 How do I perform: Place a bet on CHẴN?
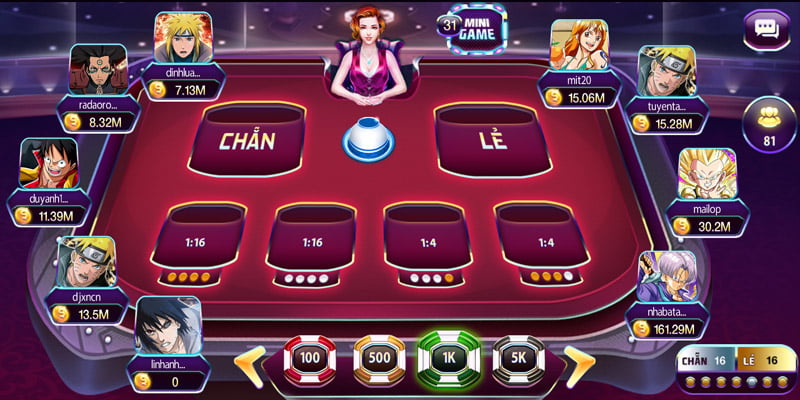[248, 139]
